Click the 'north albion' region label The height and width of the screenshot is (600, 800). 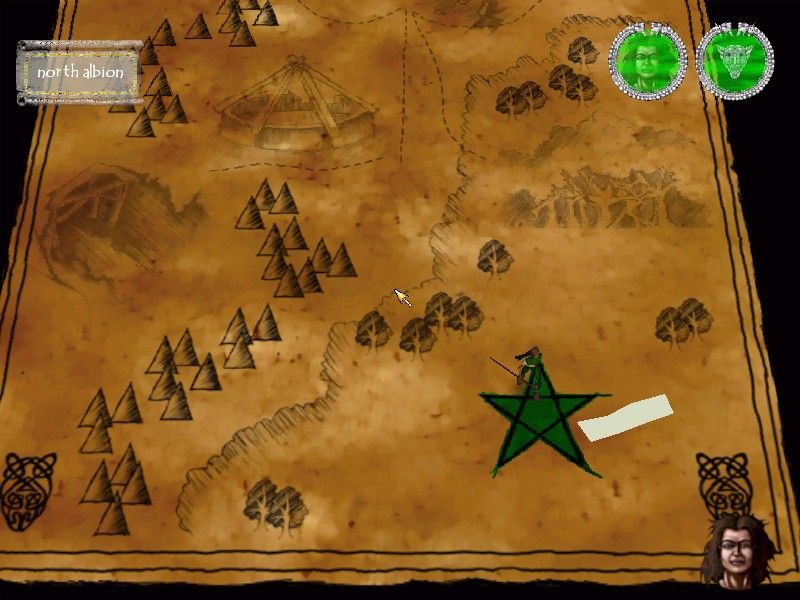(79, 72)
